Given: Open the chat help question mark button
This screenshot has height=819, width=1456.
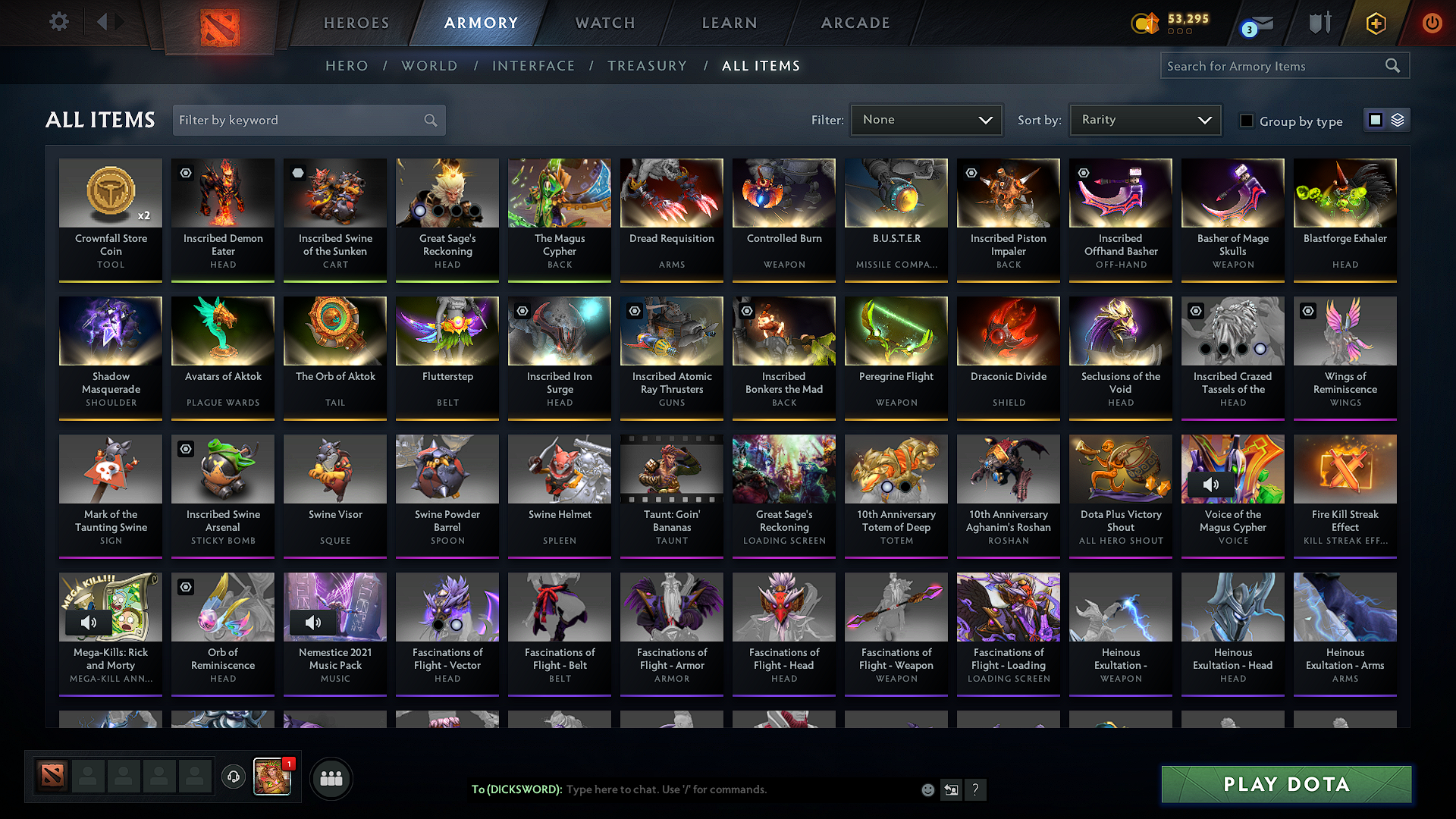Looking at the screenshot, I should coord(976,789).
